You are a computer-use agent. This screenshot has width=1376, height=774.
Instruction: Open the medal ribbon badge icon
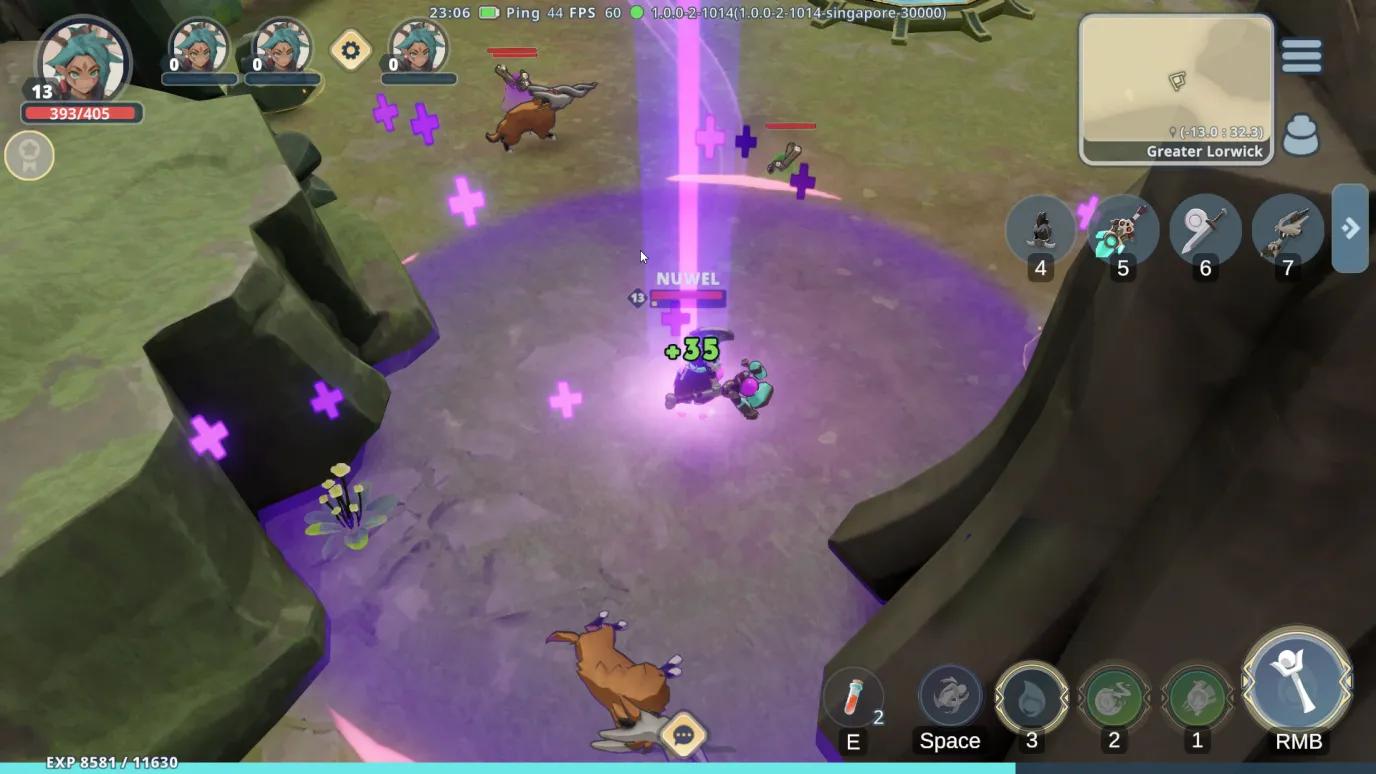29,156
